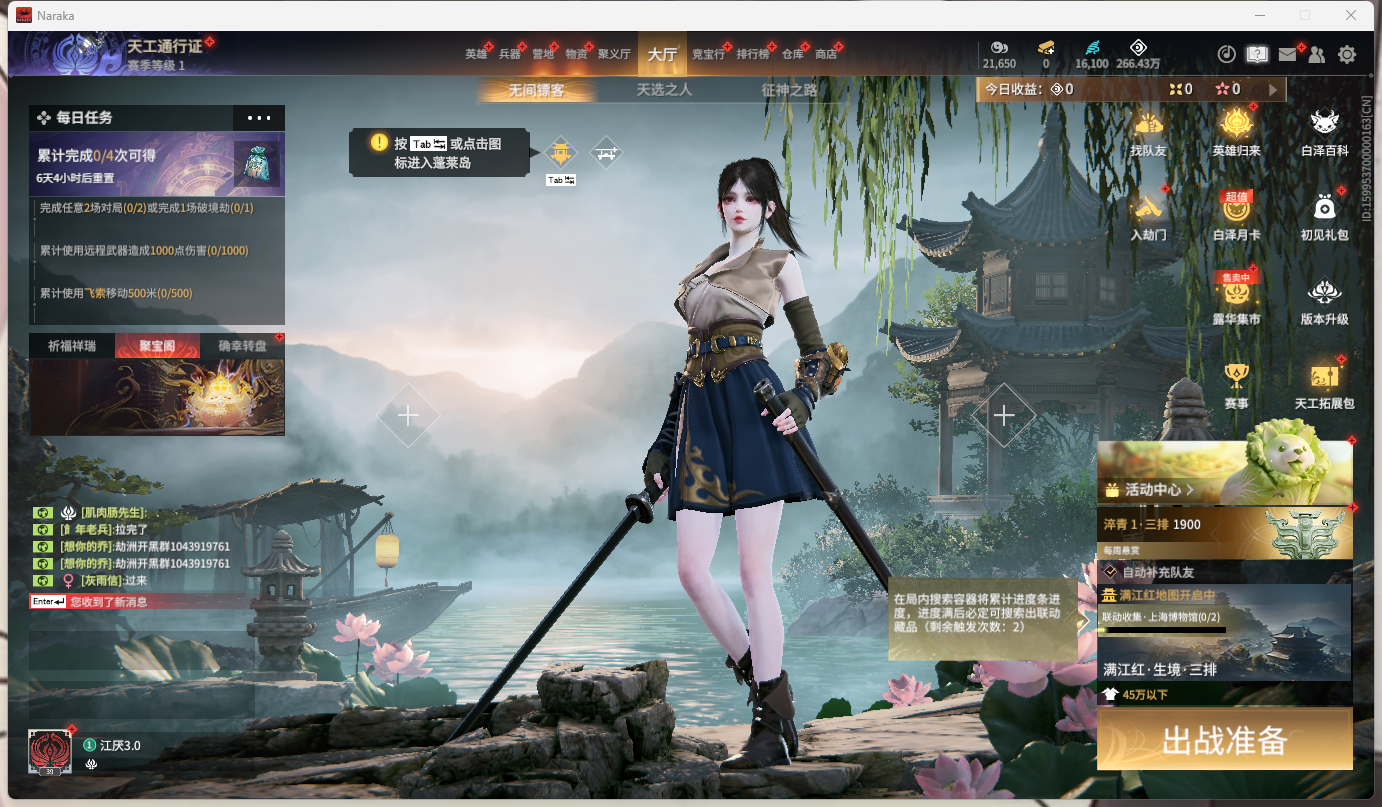Open the 赛事 tournament trophy icon
The height and width of the screenshot is (807, 1382).
tap(1237, 385)
